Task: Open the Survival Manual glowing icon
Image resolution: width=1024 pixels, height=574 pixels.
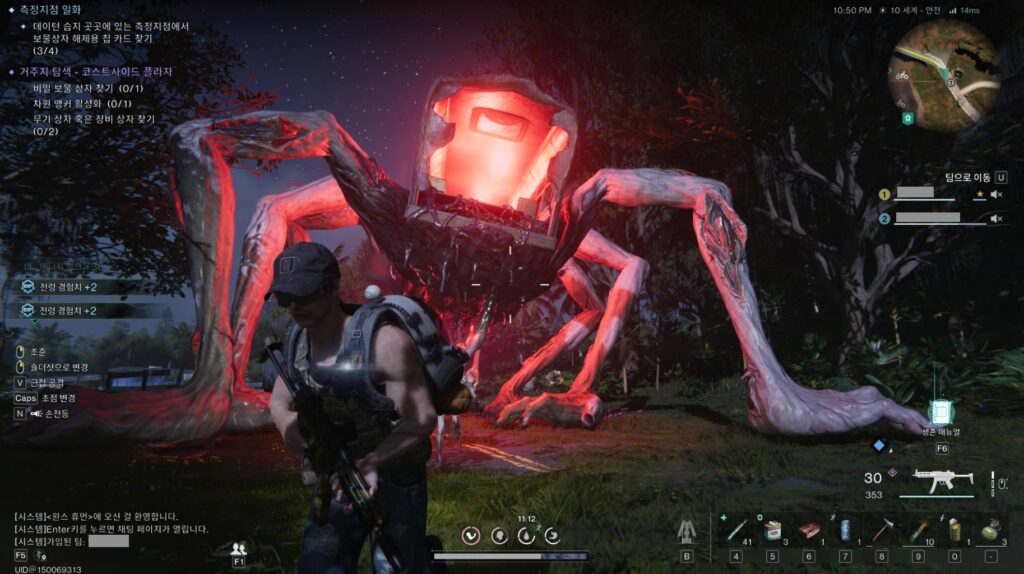Action: click(x=941, y=413)
